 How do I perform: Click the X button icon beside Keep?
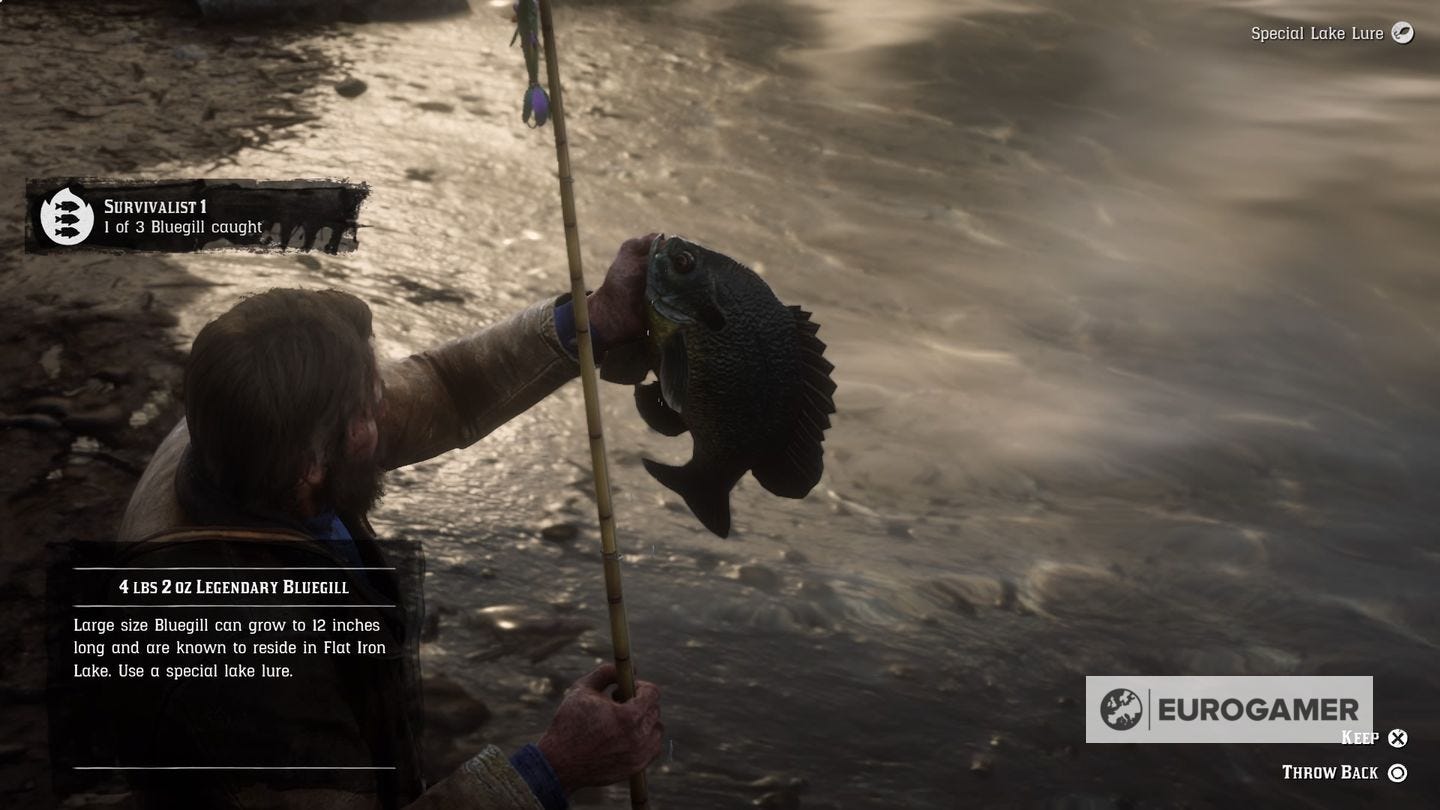[x=1399, y=738]
